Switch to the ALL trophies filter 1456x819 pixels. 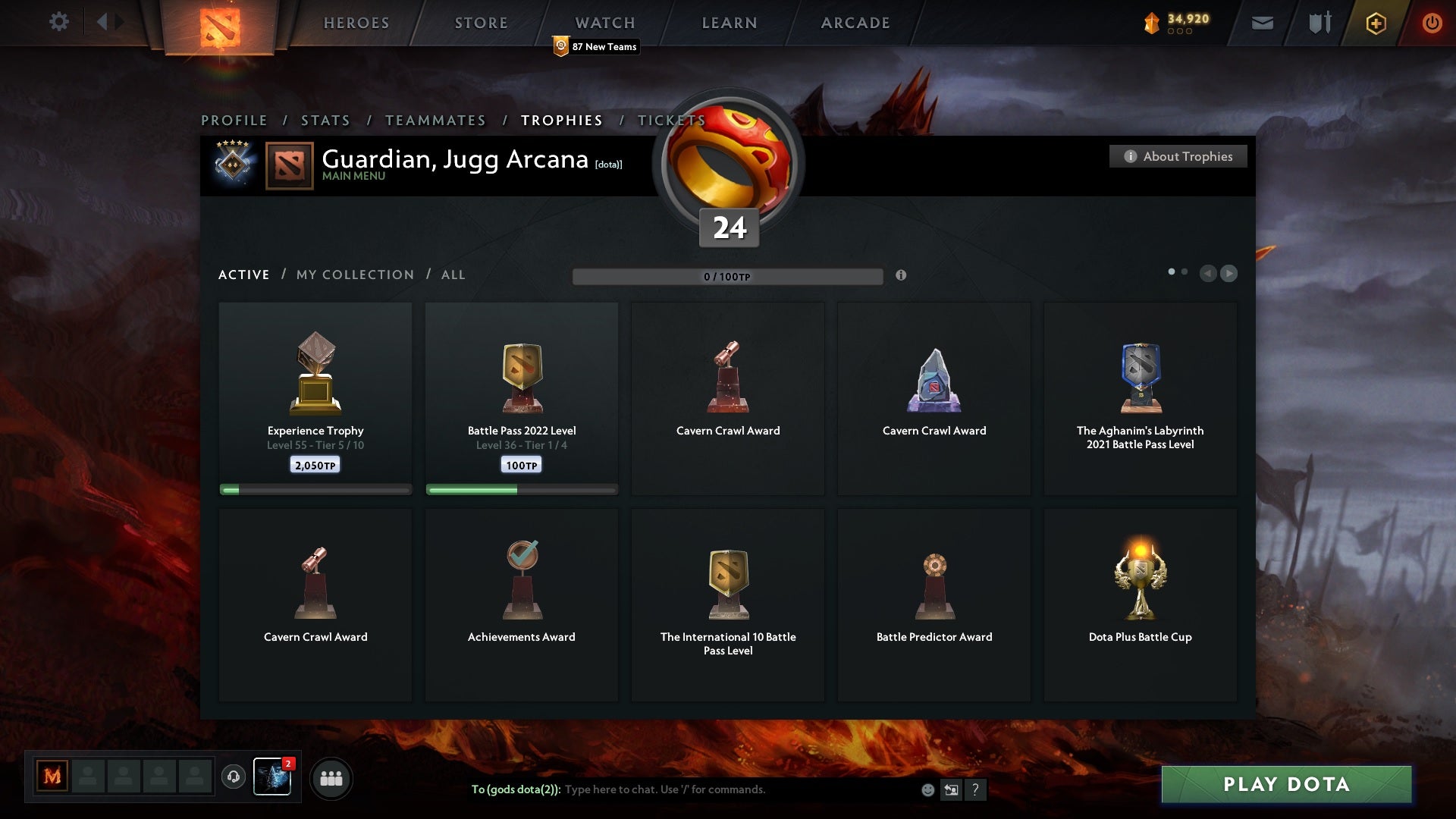point(453,275)
